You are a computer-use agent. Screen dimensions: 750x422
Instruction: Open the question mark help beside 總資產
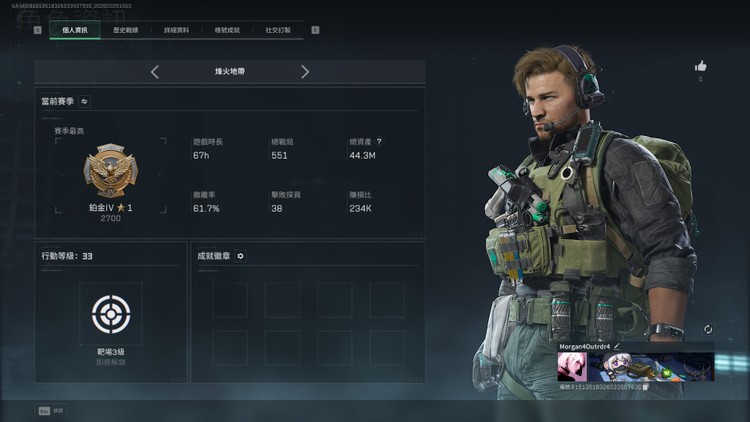pos(379,142)
